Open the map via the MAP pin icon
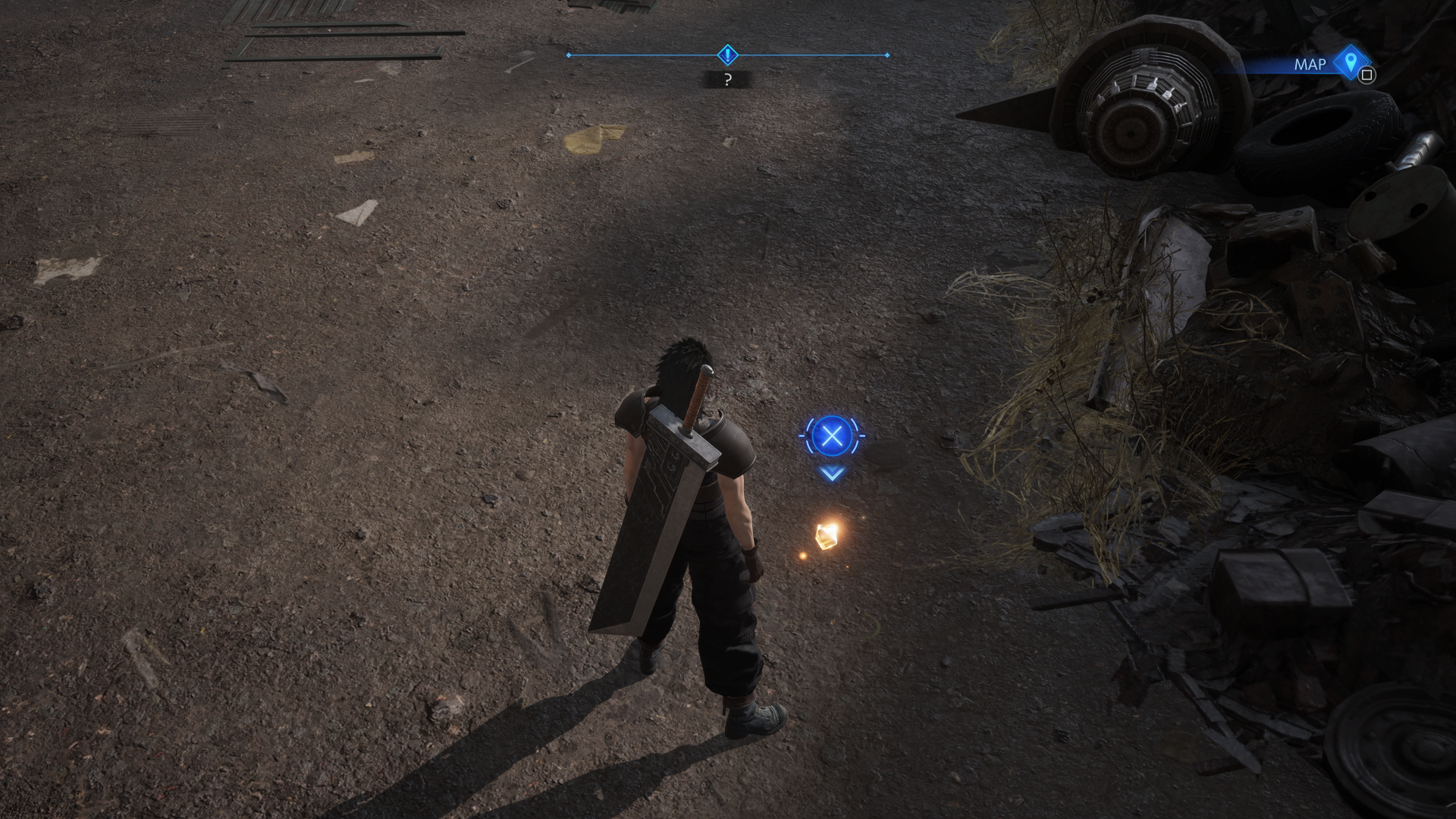Image resolution: width=1456 pixels, height=819 pixels. click(1350, 62)
